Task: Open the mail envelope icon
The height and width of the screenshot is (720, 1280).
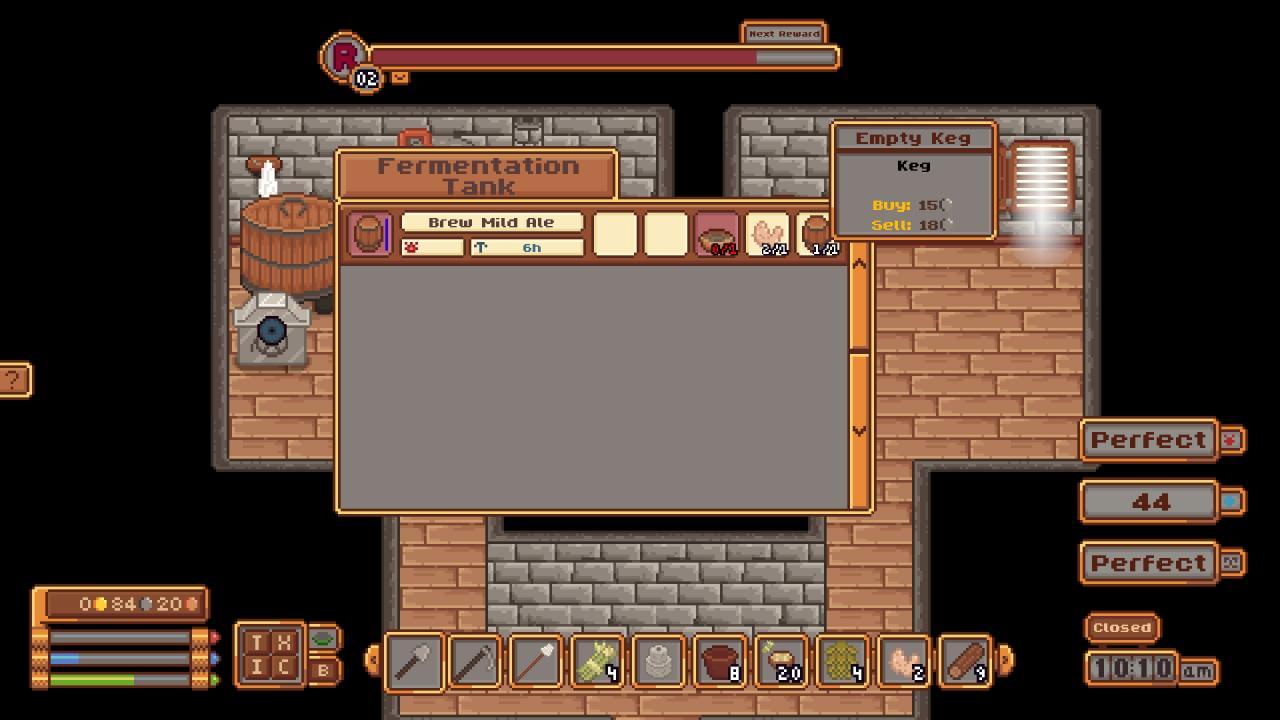Action: (399, 77)
